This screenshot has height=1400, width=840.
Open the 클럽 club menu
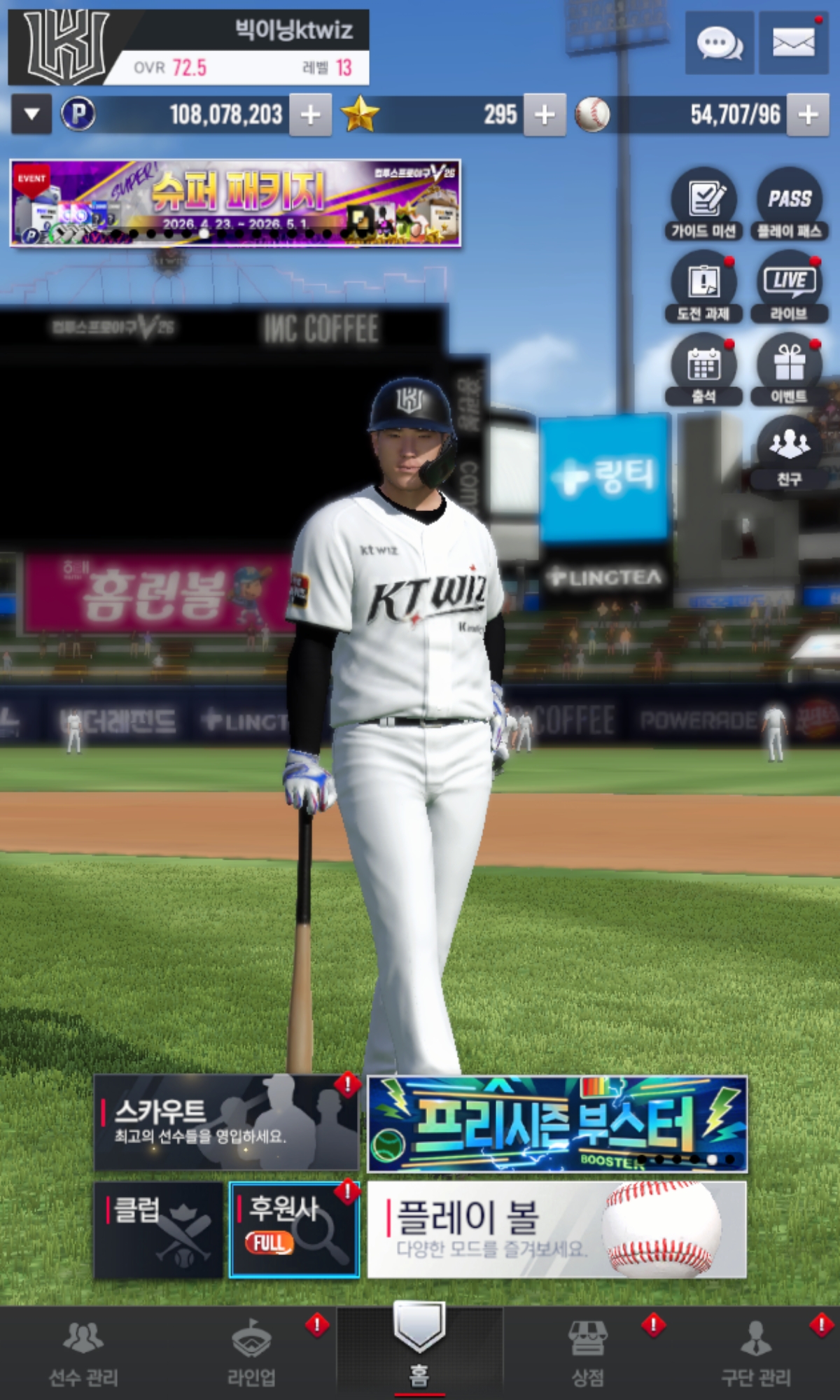(158, 1230)
